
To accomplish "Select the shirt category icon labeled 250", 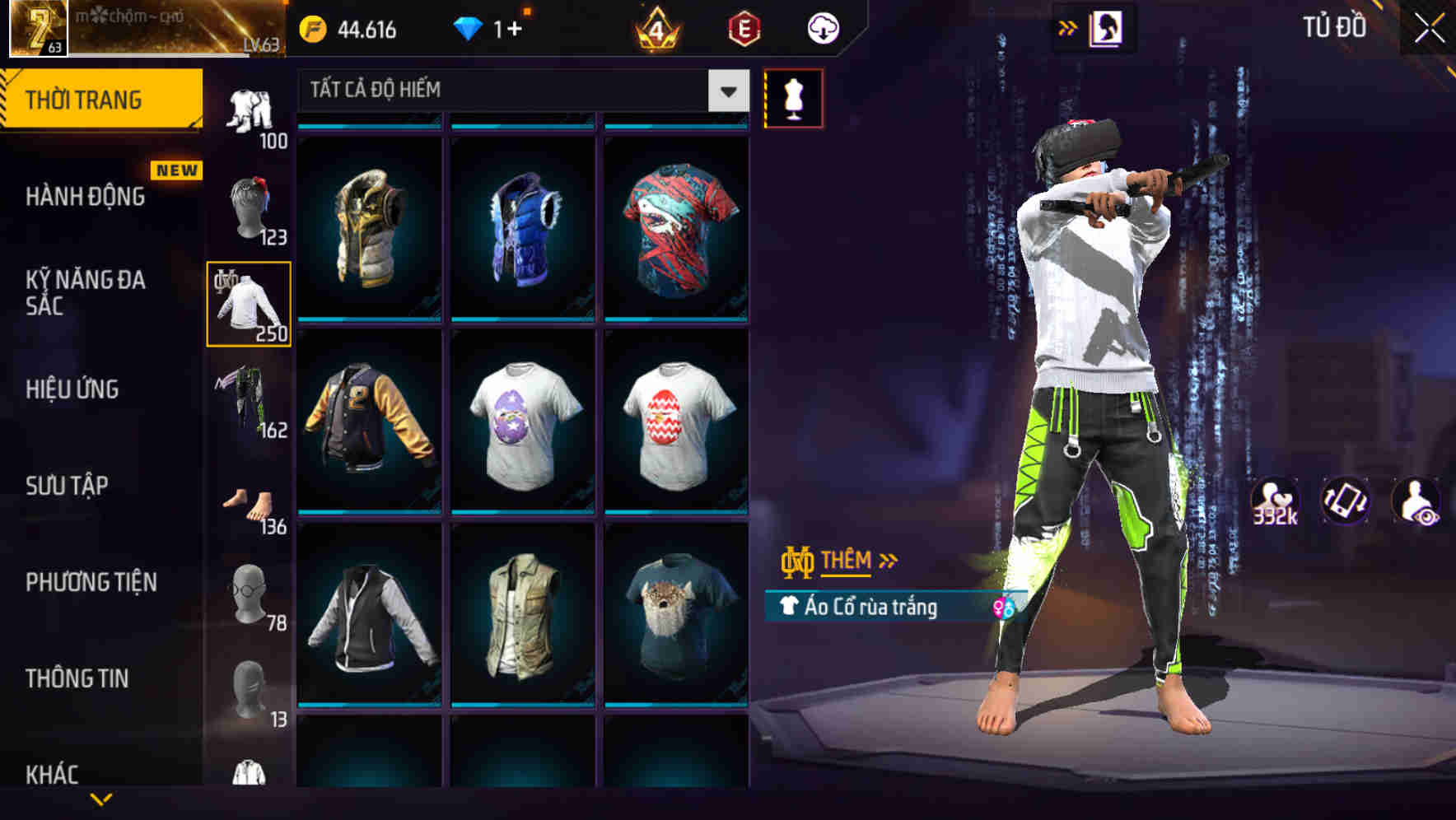I will tap(248, 305).
